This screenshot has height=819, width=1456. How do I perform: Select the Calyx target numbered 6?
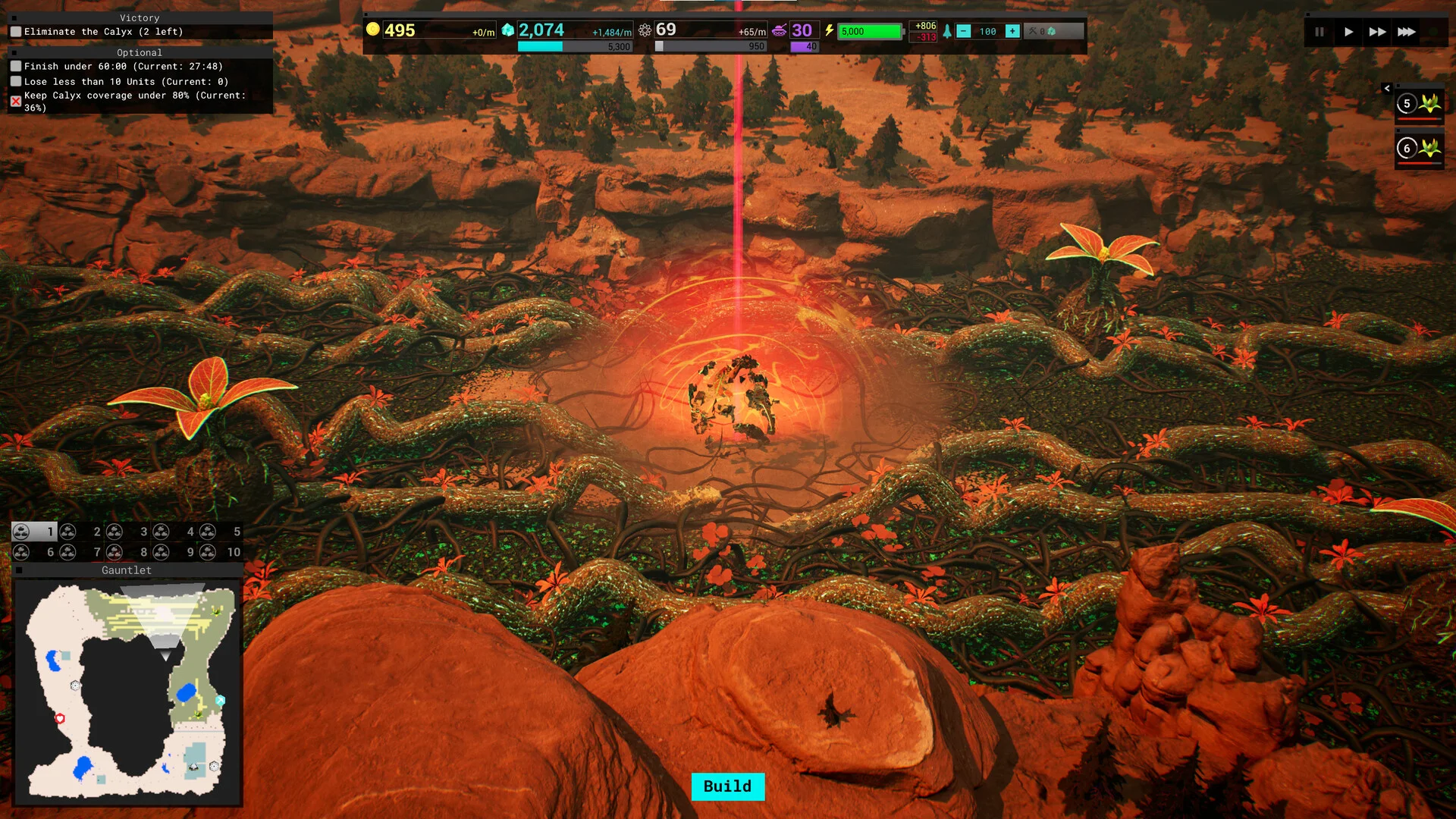pyautogui.click(x=1419, y=149)
